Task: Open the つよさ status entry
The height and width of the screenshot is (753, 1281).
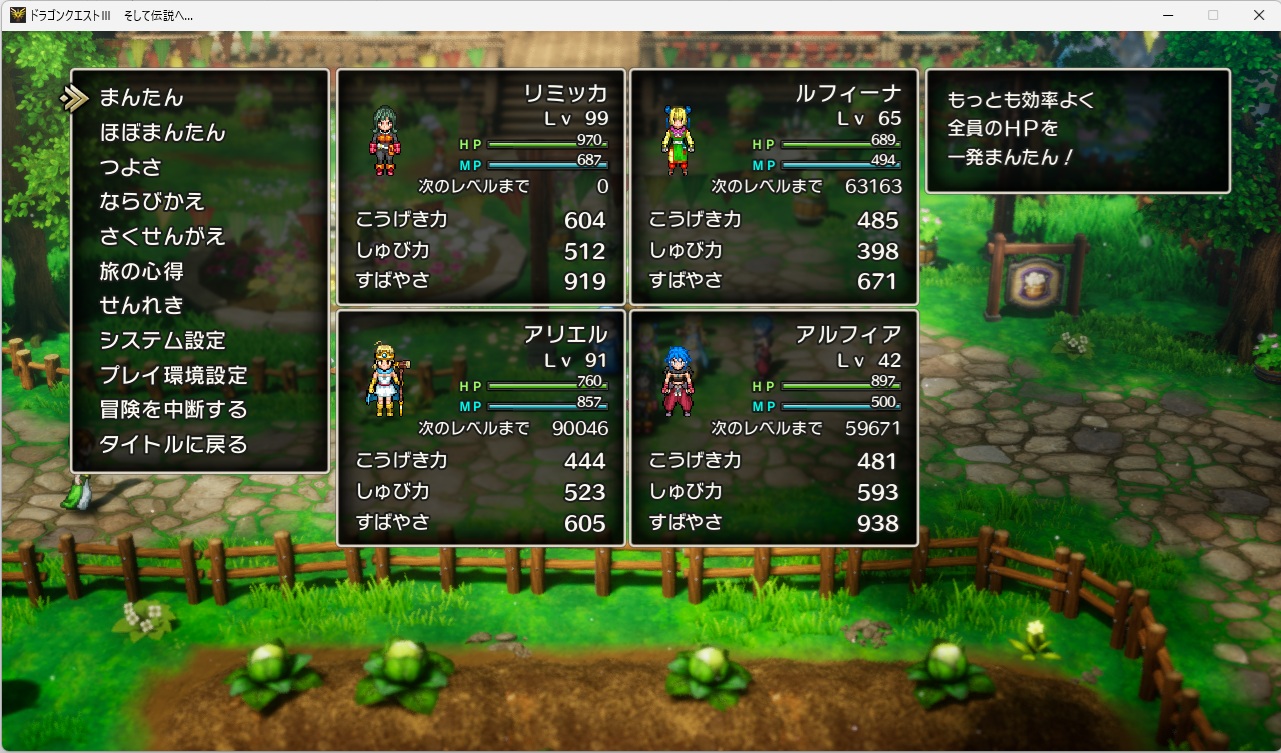Action: [x=130, y=167]
